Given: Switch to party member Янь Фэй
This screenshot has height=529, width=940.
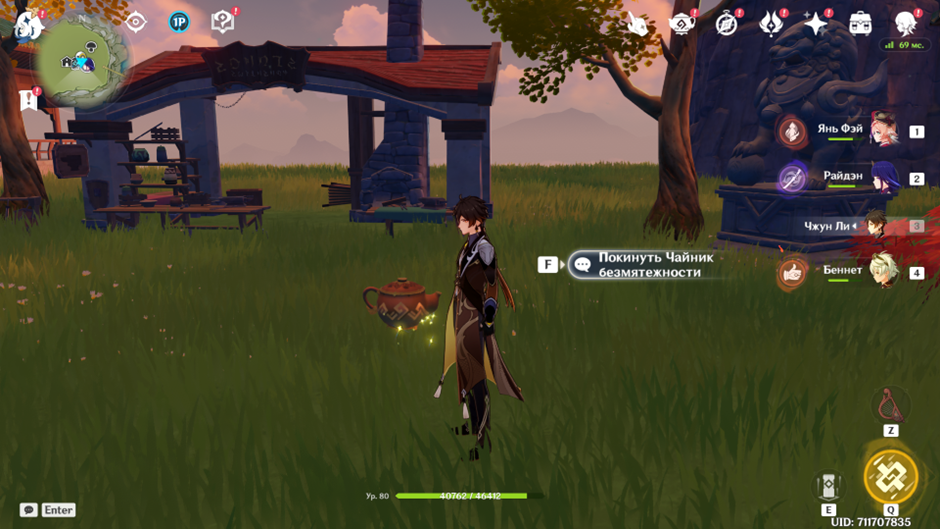Looking at the screenshot, I should click(884, 131).
